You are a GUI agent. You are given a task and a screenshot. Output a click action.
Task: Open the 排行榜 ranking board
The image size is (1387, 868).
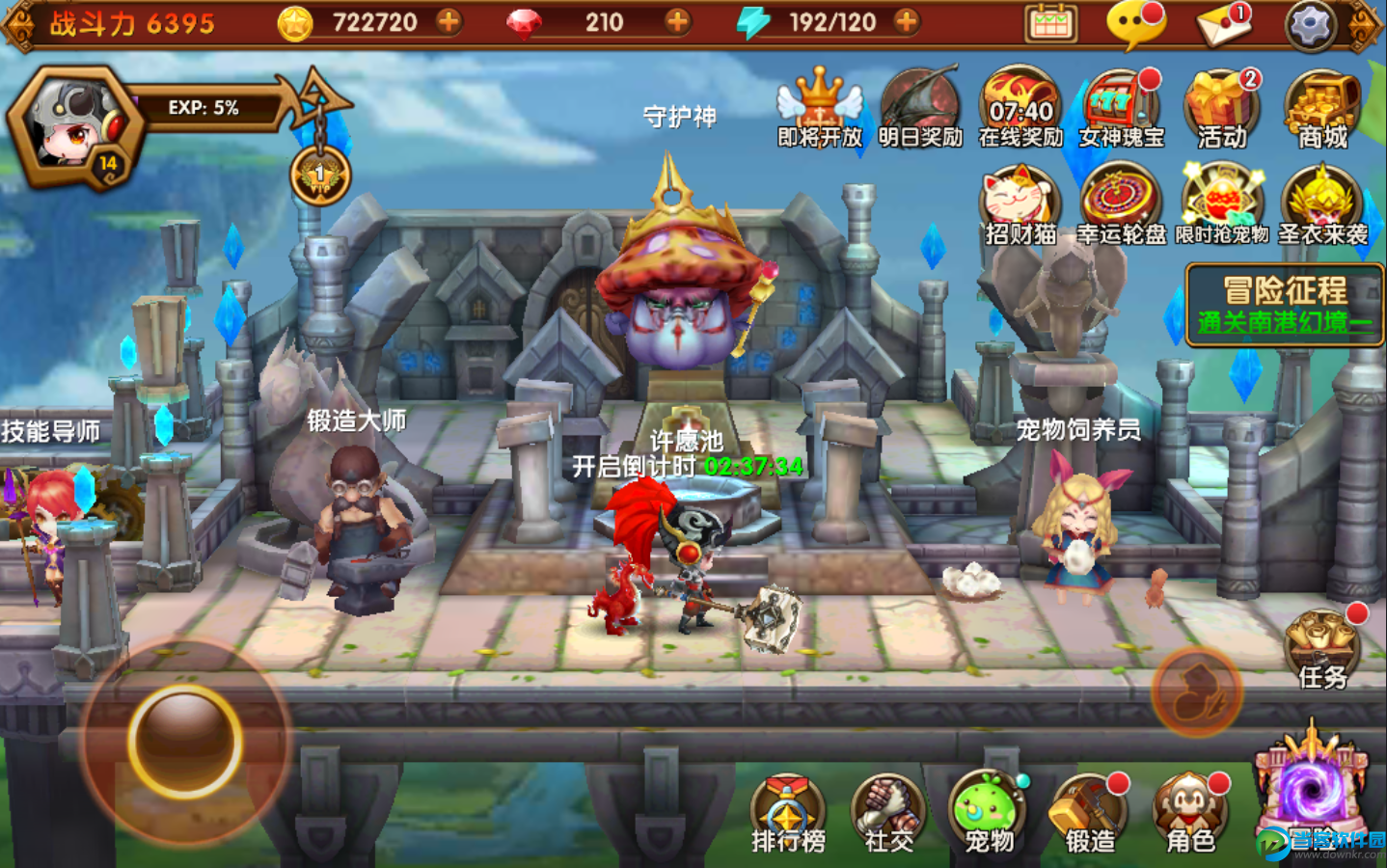pyautogui.click(x=788, y=815)
